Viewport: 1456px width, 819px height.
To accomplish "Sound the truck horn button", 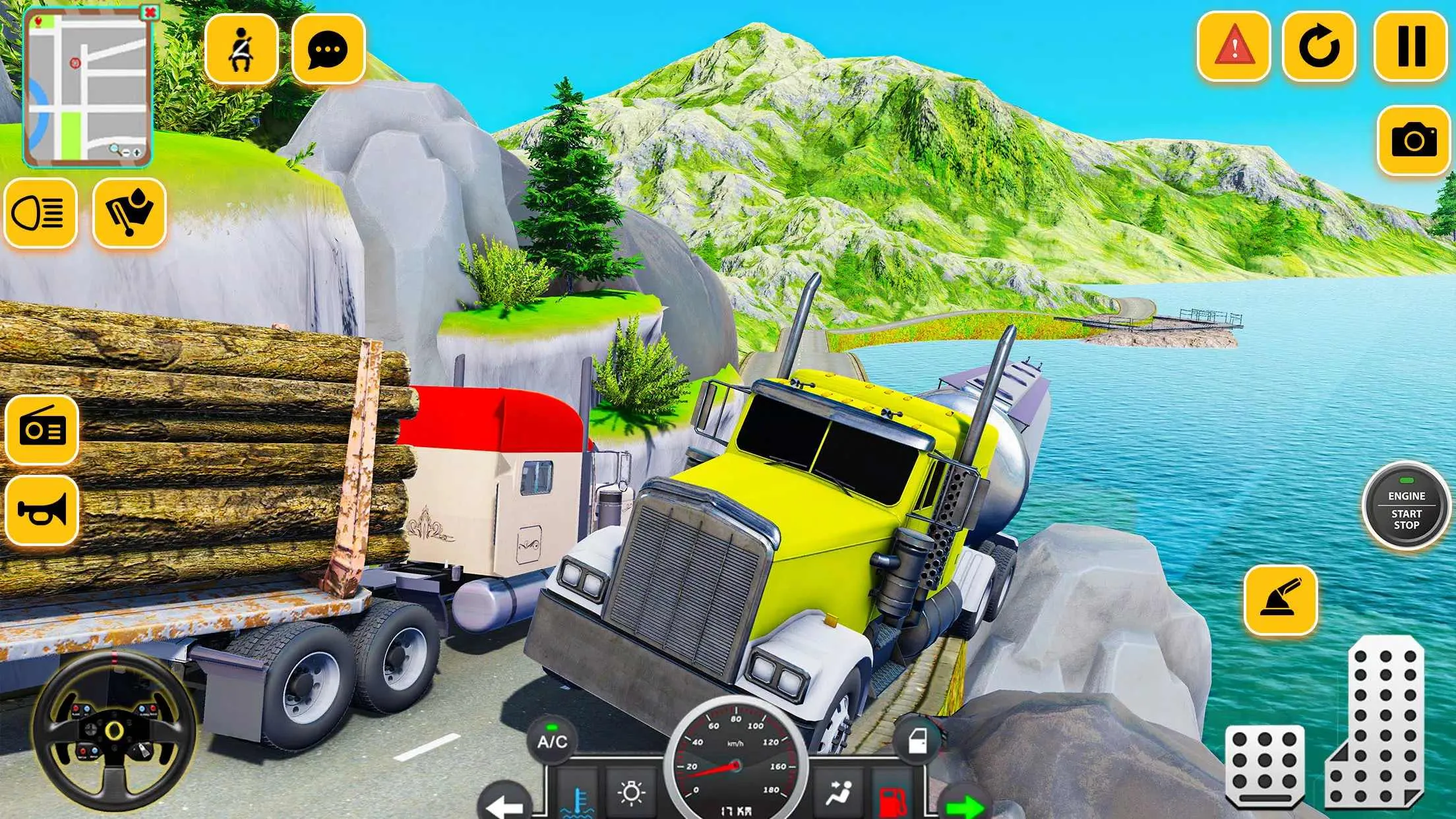I will tap(42, 511).
